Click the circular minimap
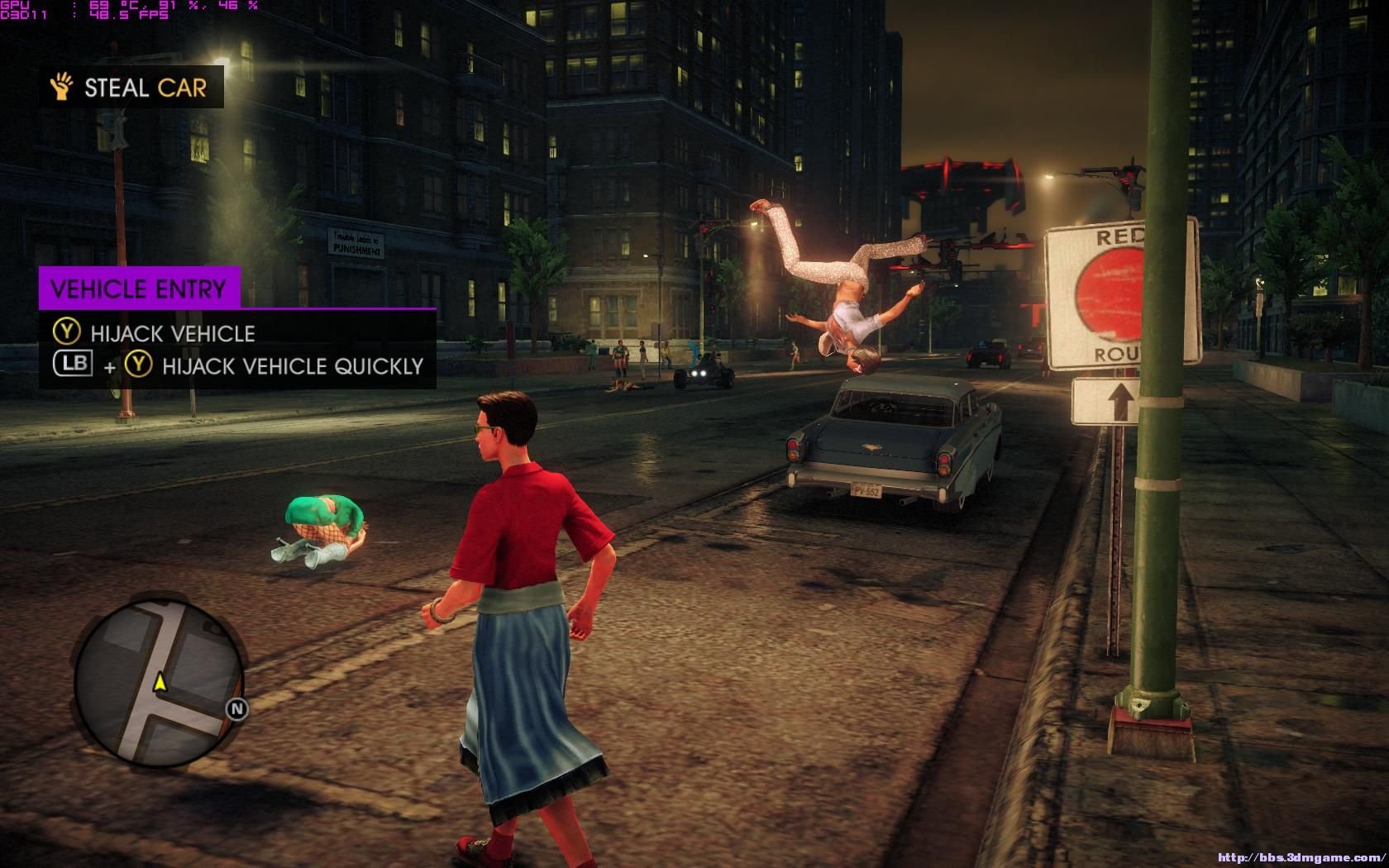 [158, 683]
